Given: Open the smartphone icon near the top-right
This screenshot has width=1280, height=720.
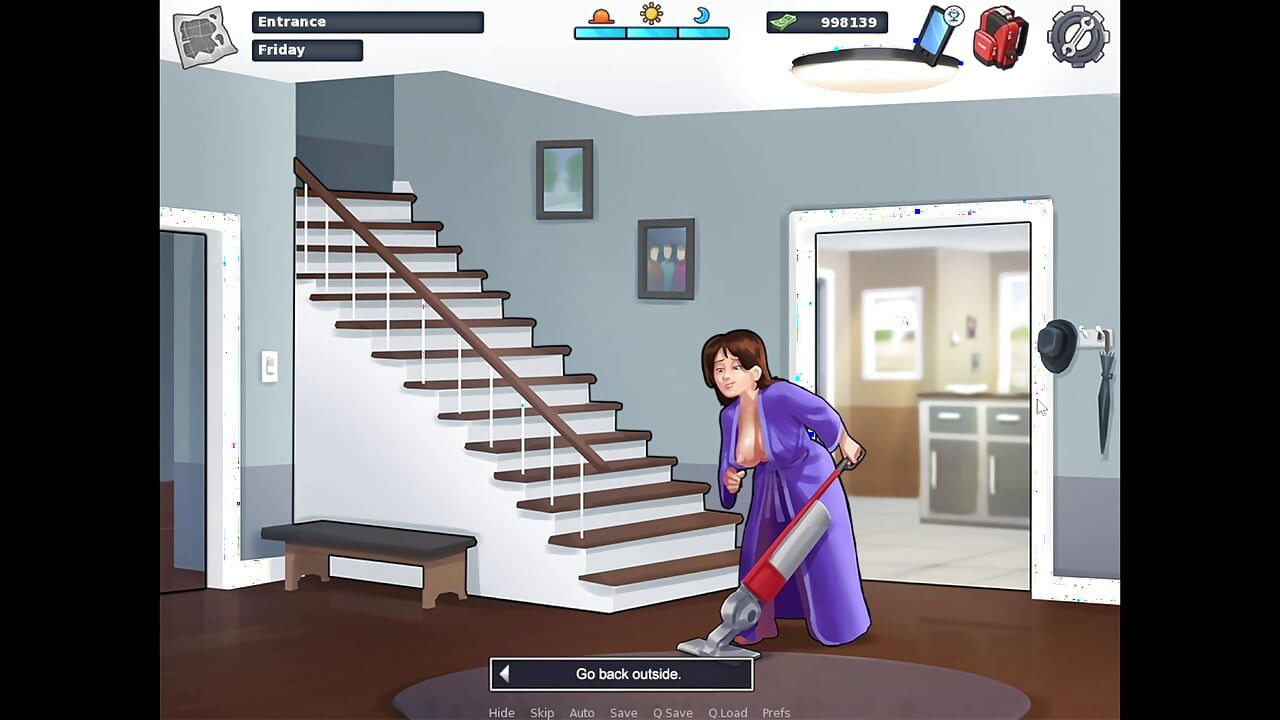Looking at the screenshot, I should [x=936, y=33].
